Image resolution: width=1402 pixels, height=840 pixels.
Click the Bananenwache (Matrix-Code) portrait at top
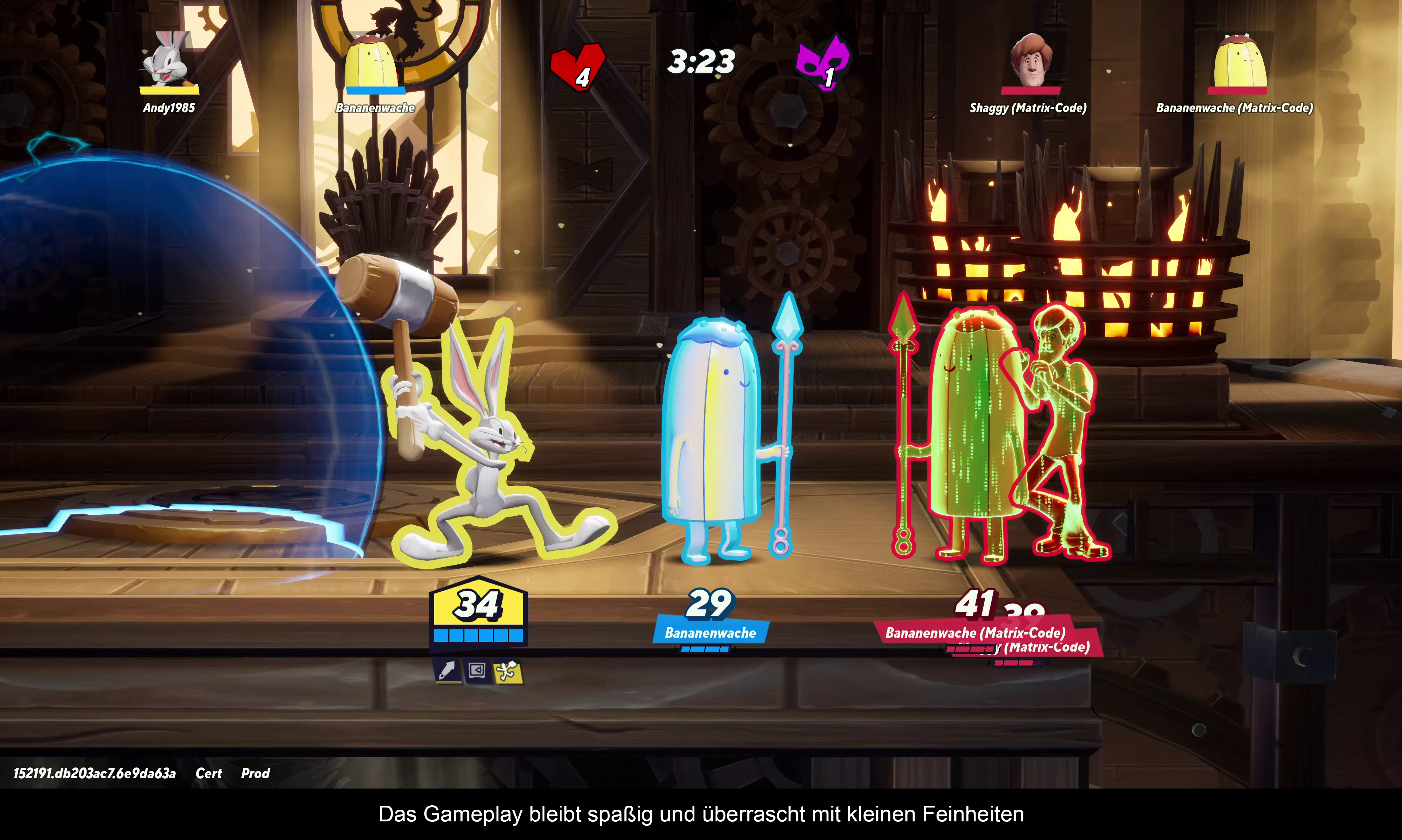[1238, 61]
